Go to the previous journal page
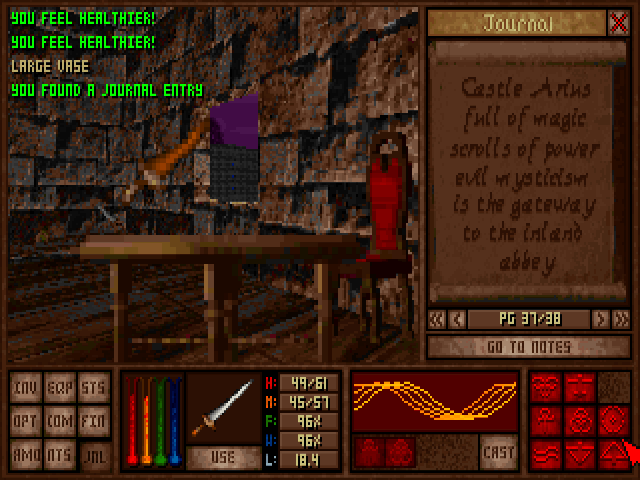Viewport: 640px width, 480px height. 458,319
